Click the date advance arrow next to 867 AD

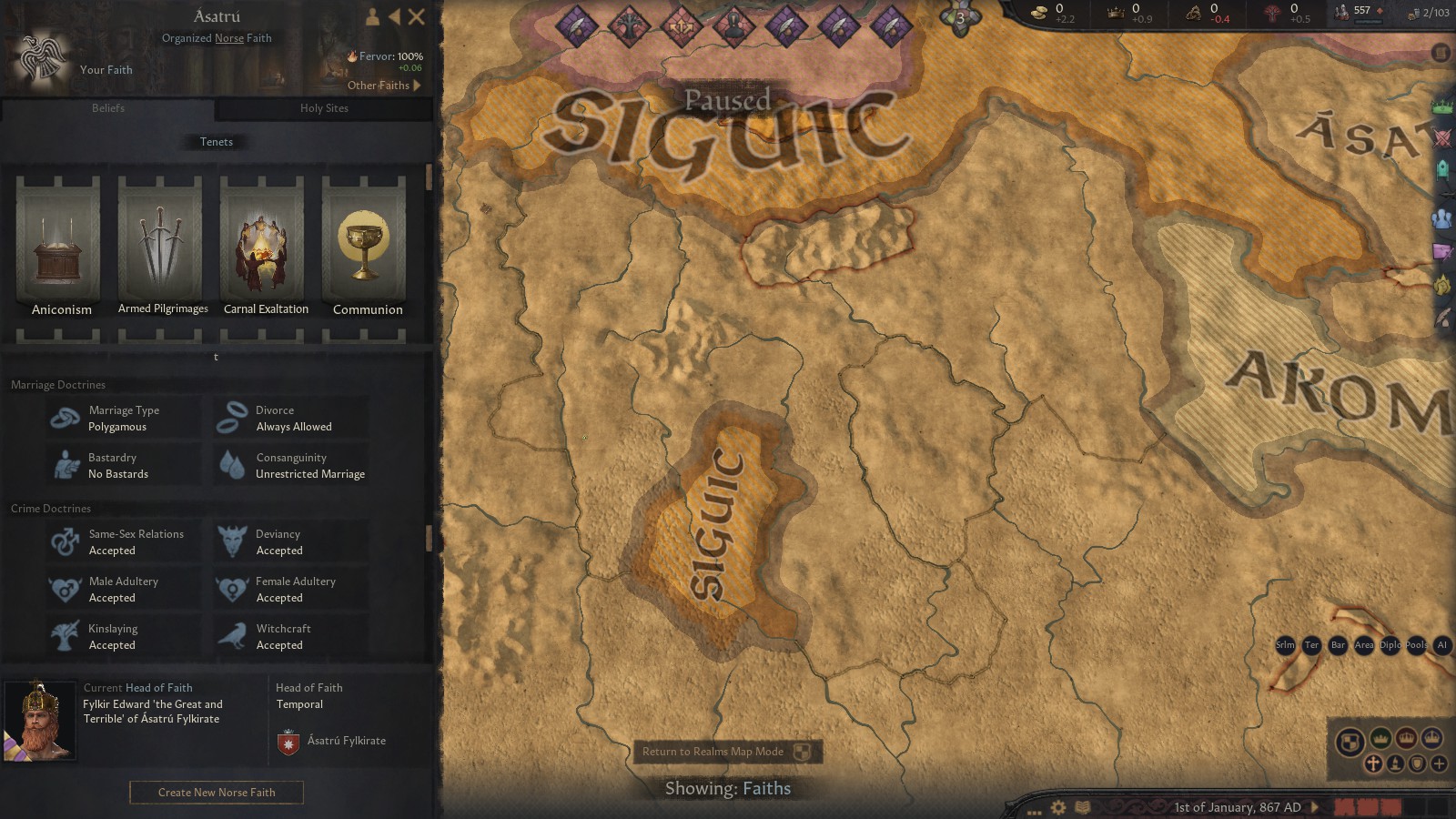coord(1313,807)
